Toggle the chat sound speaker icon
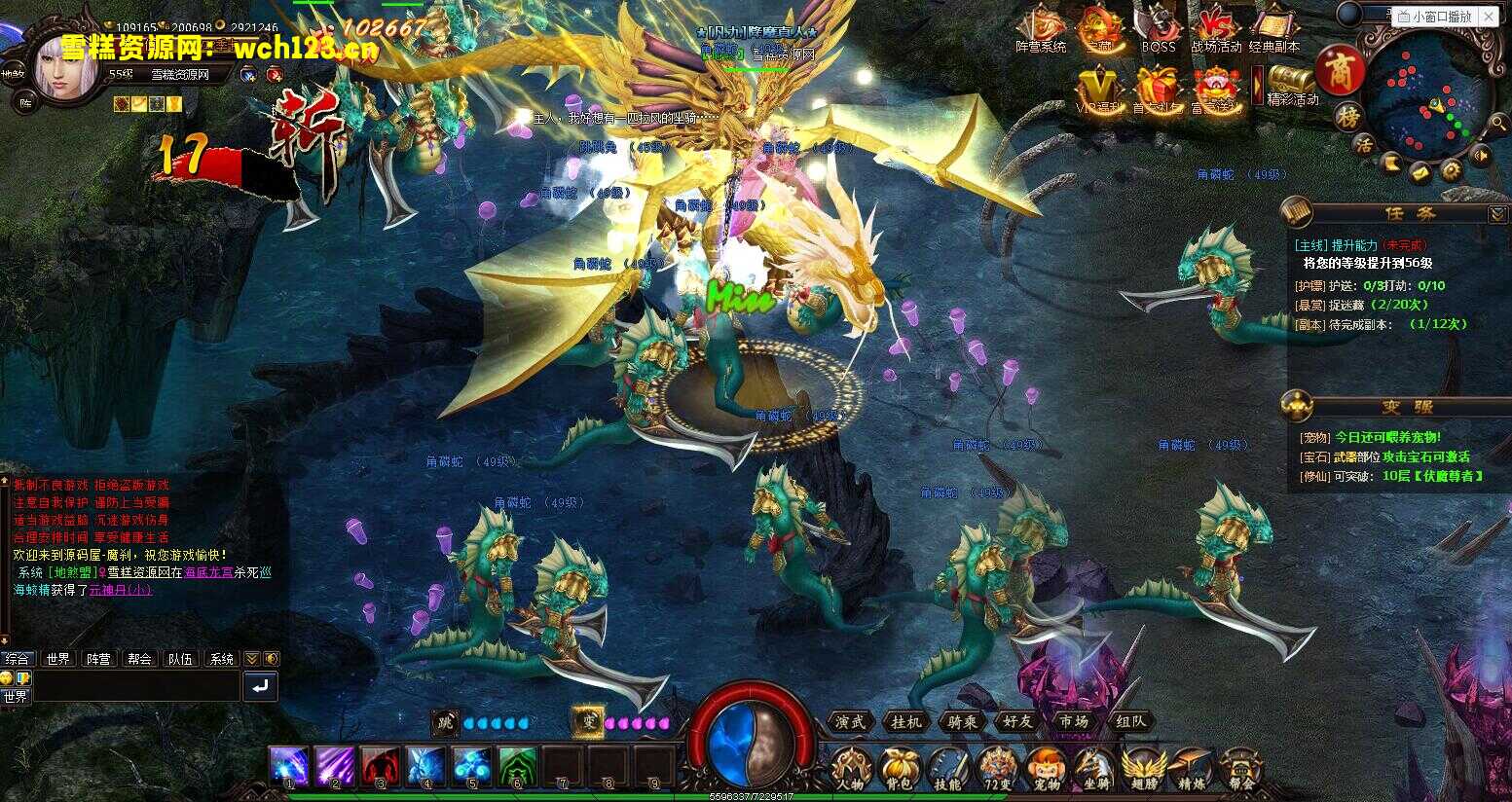This screenshot has width=1512, height=802. 272,659
